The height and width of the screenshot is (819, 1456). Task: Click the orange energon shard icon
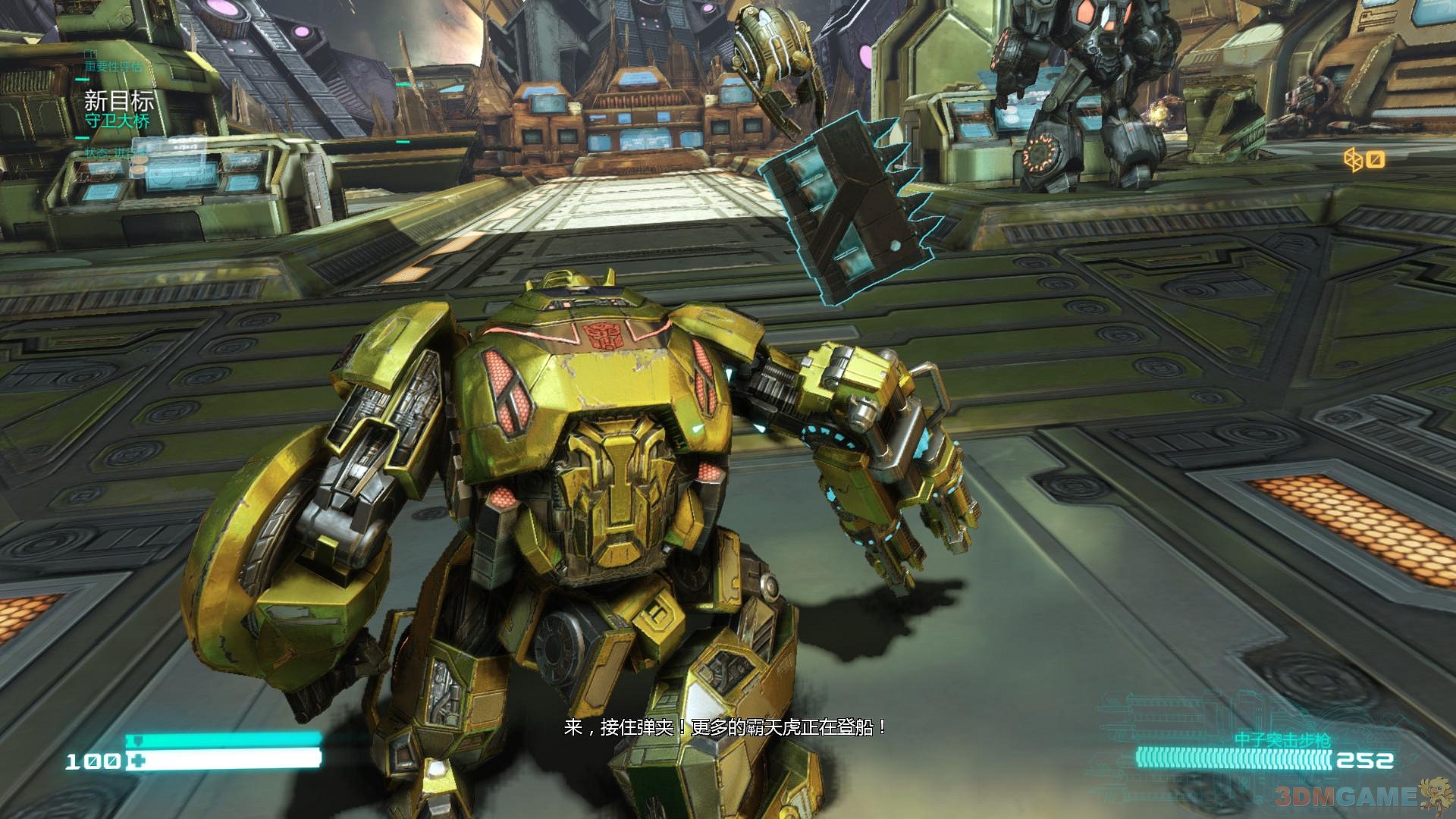point(1354,160)
